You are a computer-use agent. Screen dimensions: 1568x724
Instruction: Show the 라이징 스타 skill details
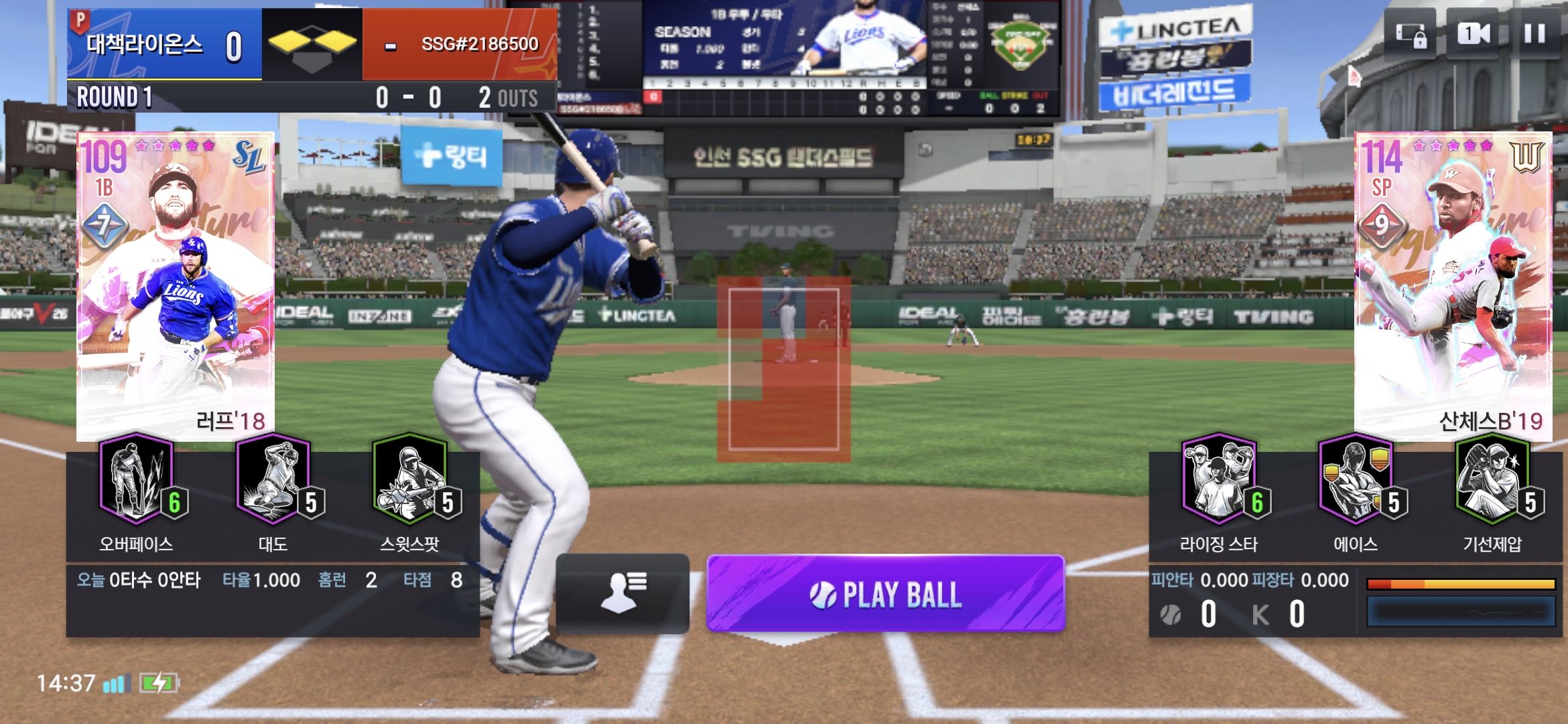pyautogui.click(x=1219, y=479)
